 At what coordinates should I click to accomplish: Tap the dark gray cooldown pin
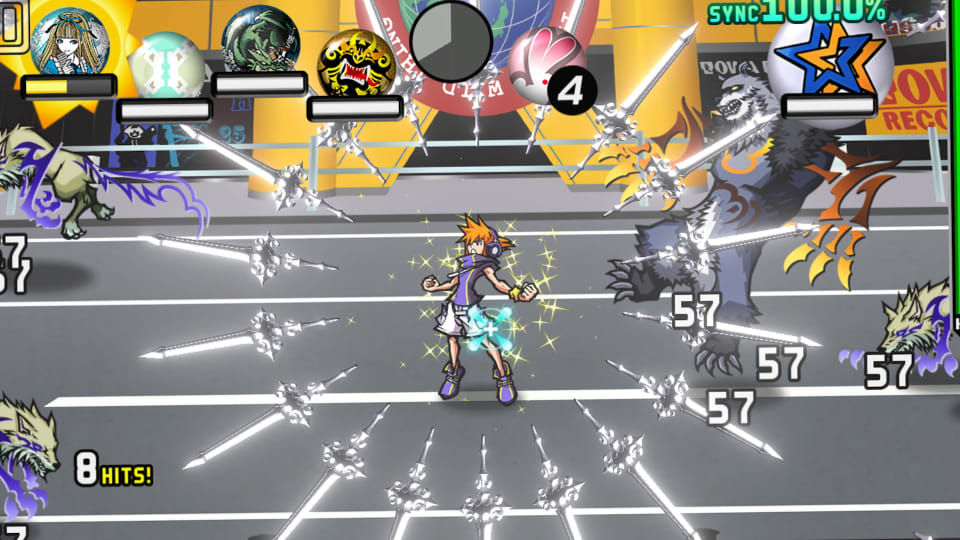(451, 42)
